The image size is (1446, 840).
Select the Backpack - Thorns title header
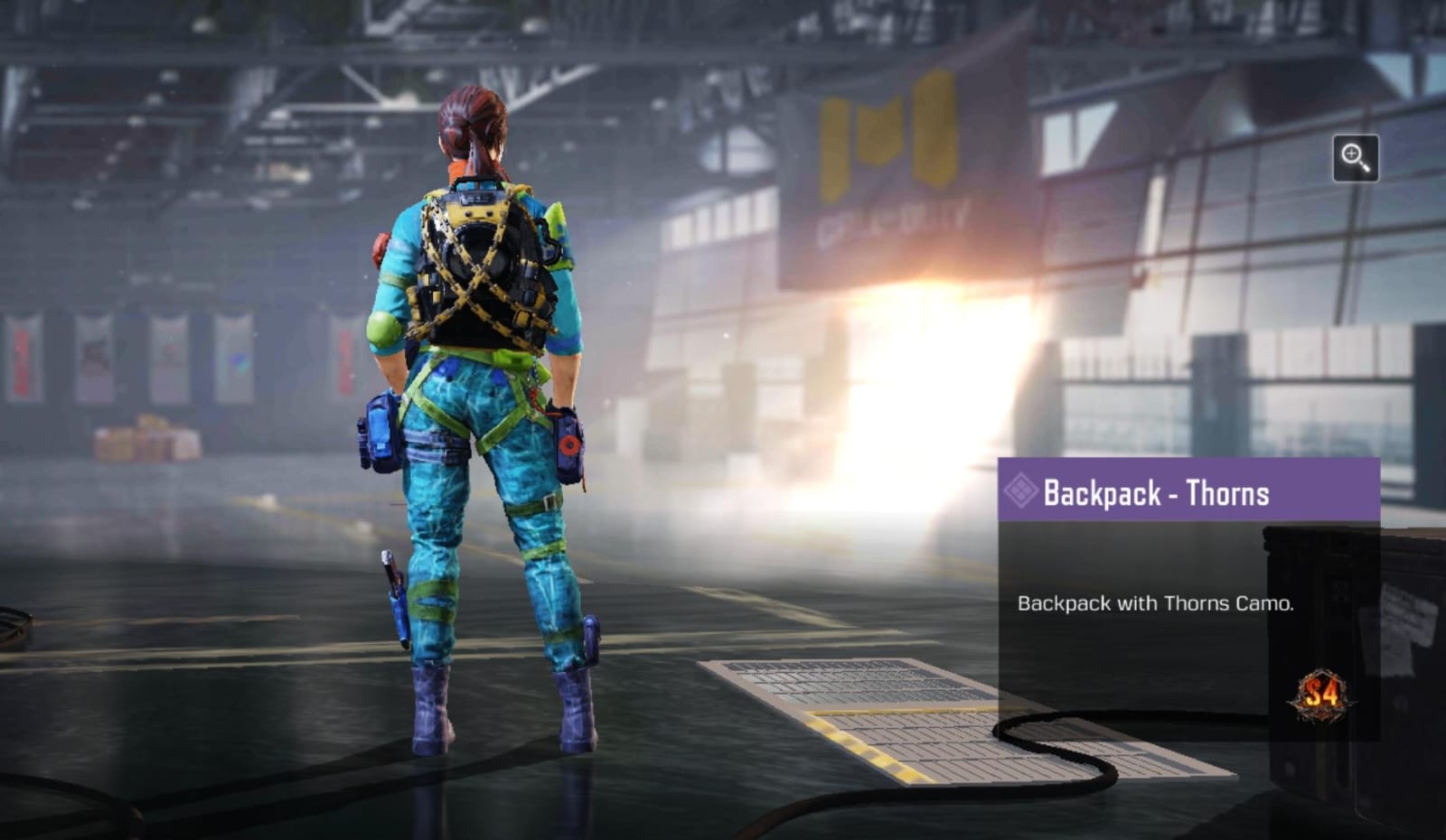[1157, 493]
